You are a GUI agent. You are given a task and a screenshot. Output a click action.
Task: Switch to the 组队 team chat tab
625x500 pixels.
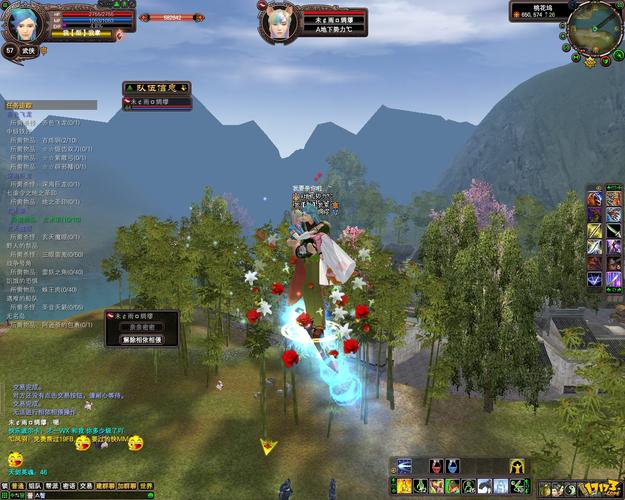tap(34, 486)
